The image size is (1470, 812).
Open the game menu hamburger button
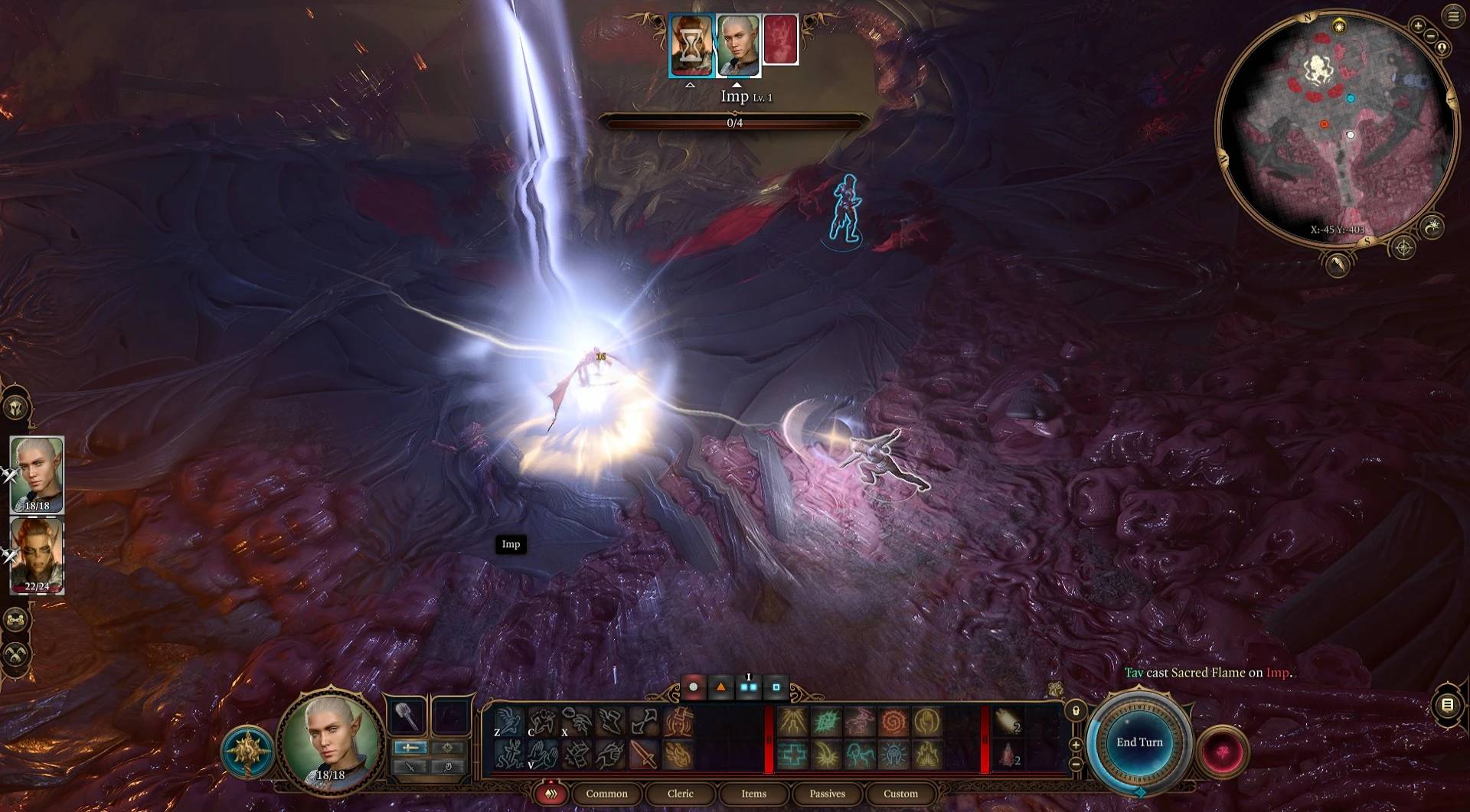[1453, 16]
